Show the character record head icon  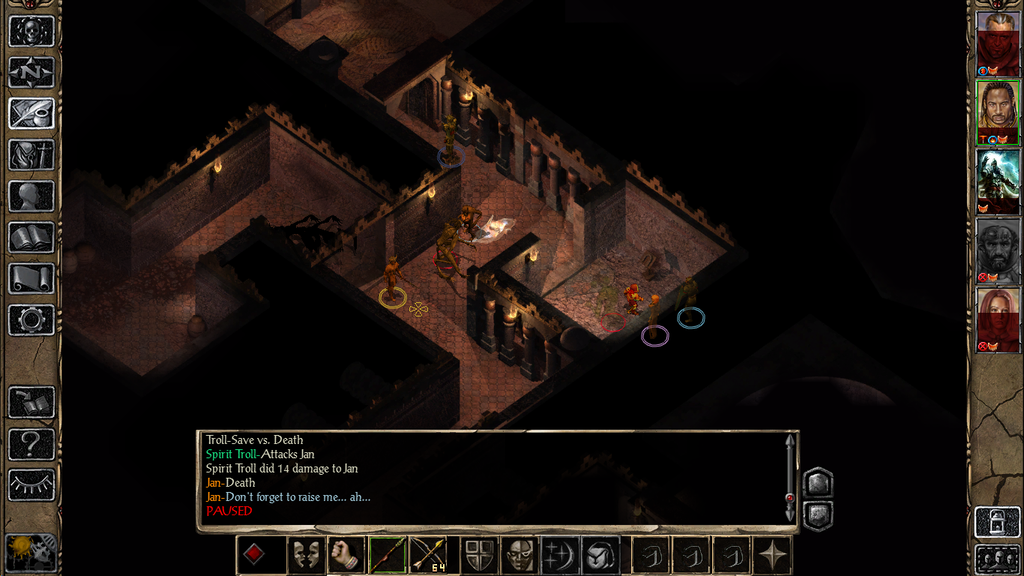[31, 196]
